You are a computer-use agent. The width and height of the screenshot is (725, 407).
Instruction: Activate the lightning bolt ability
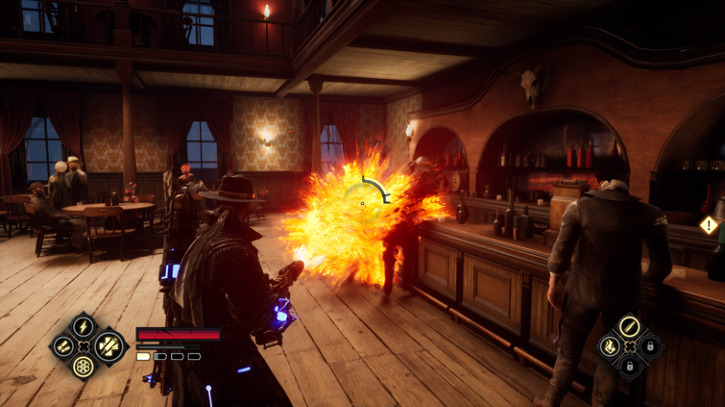pyautogui.click(x=85, y=326)
